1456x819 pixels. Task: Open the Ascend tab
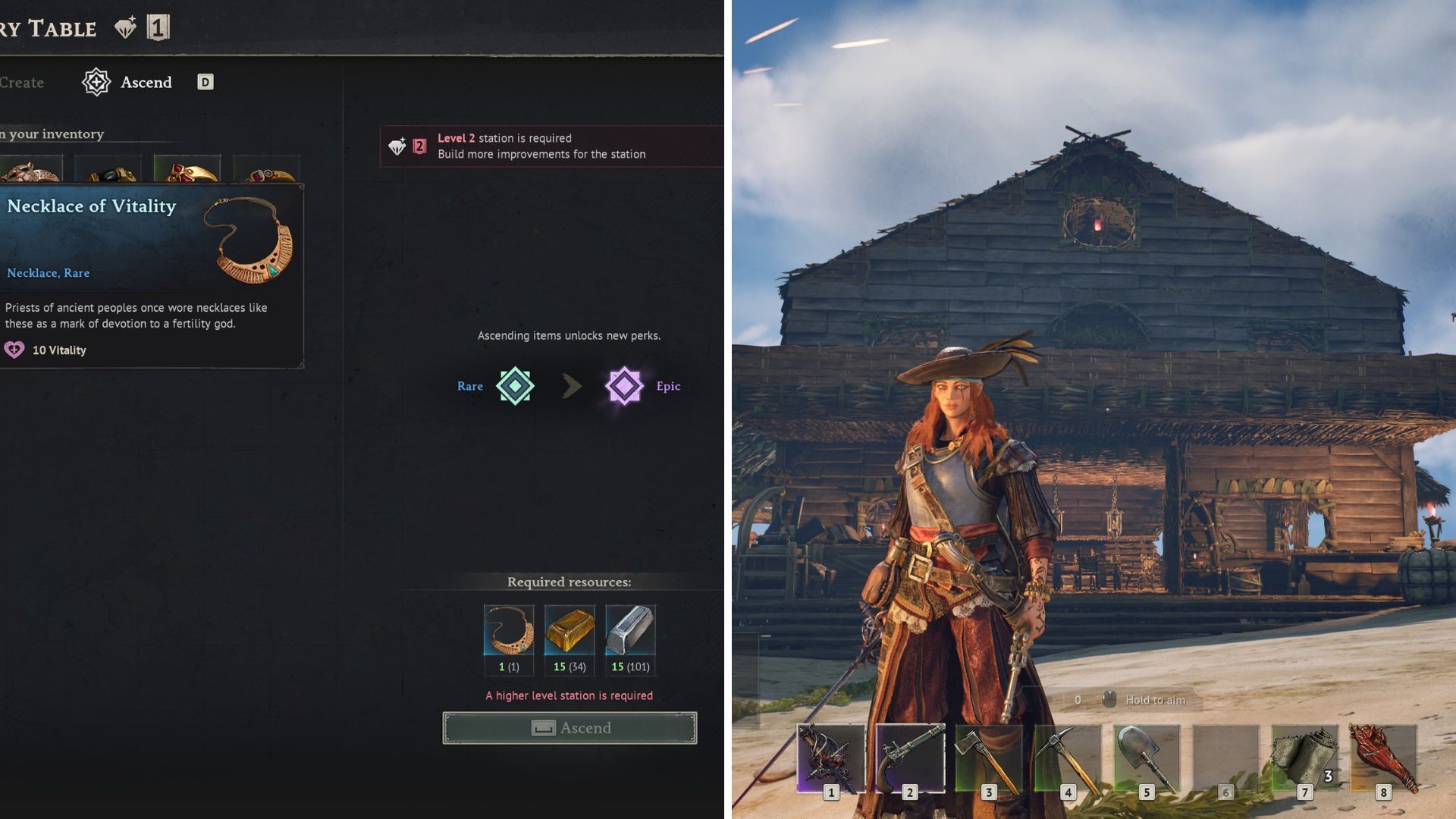click(x=145, y=82)
